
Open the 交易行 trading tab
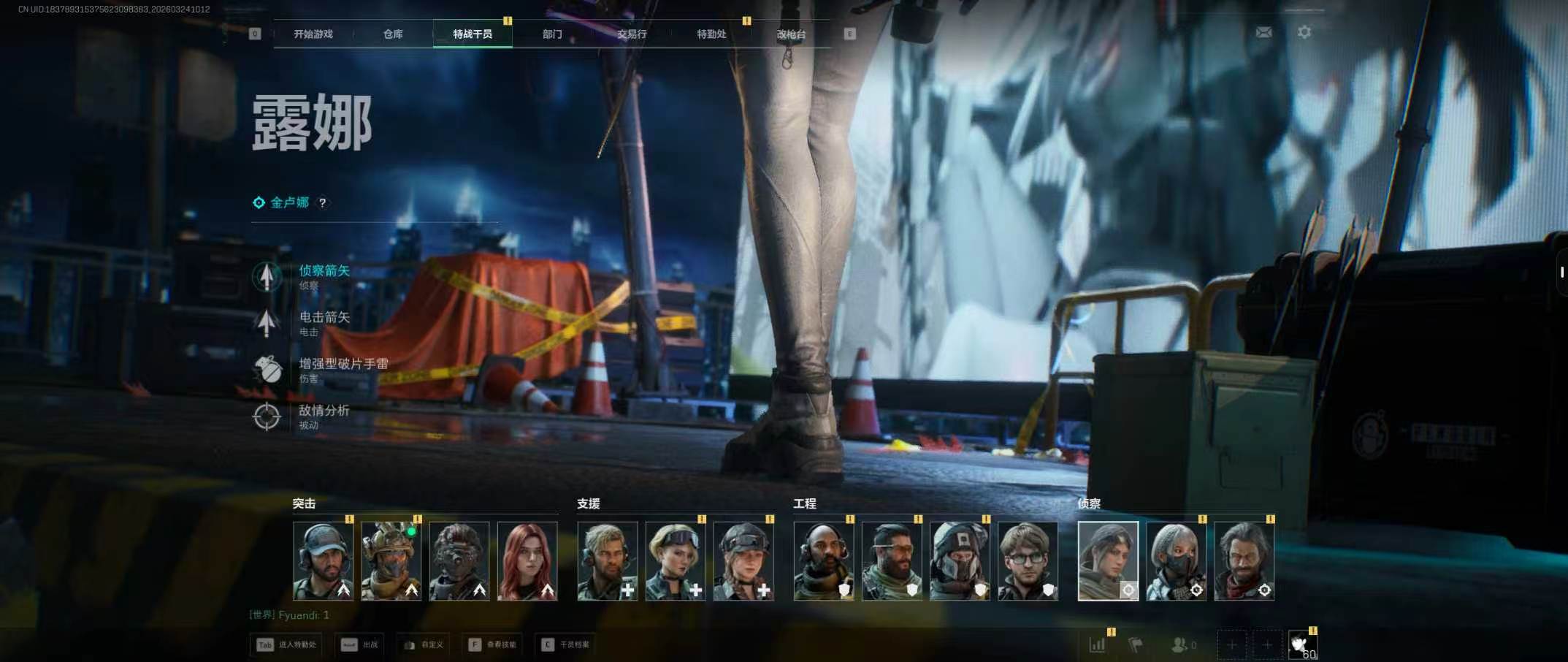632,34
